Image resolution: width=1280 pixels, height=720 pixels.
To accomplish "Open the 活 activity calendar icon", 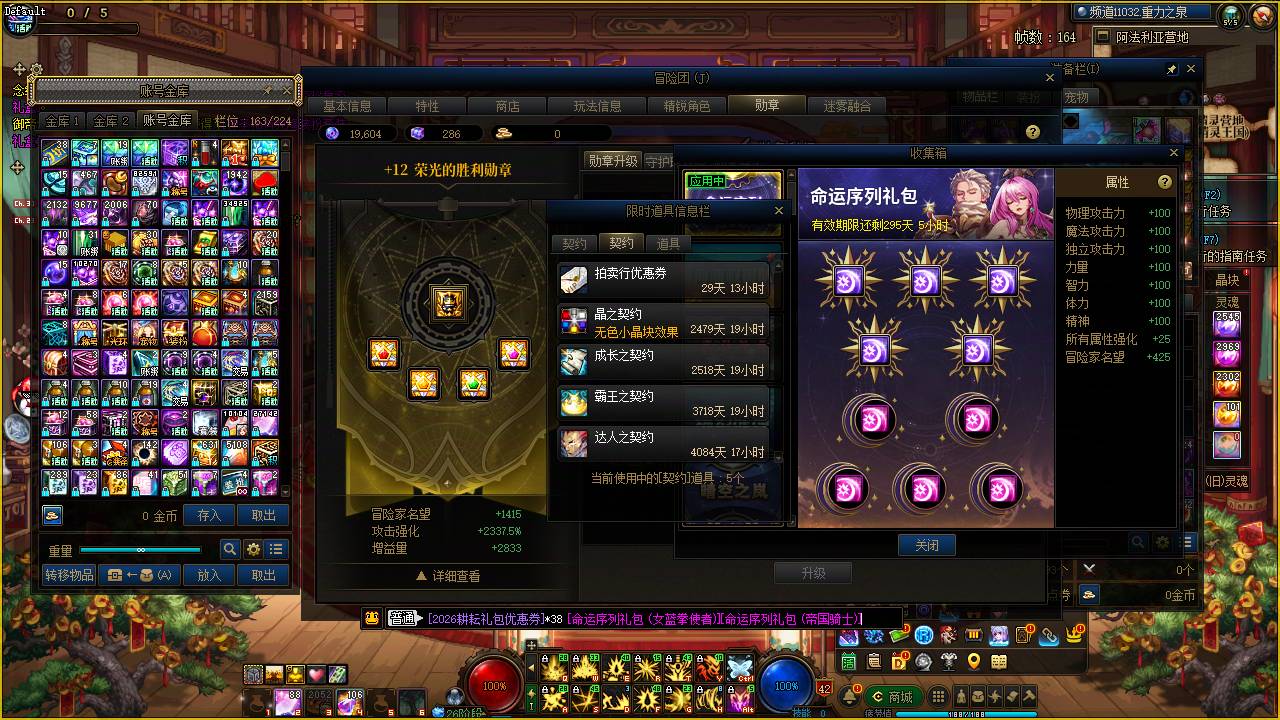I will (848, 661).
